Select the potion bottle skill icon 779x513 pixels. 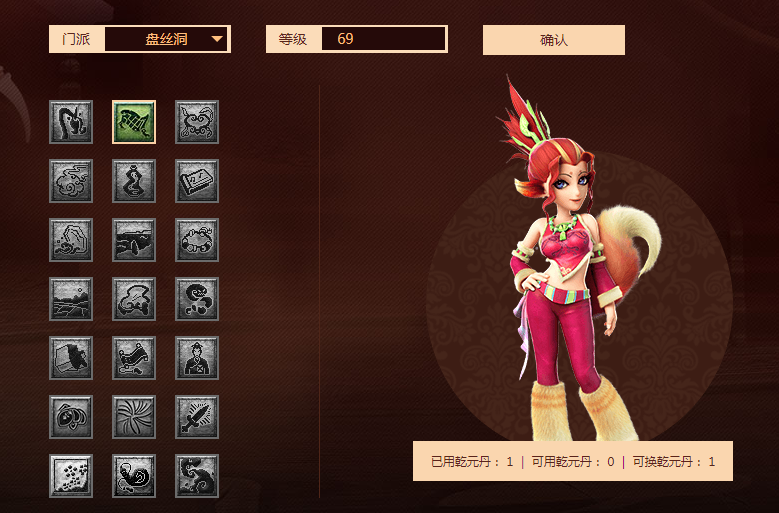134,181
